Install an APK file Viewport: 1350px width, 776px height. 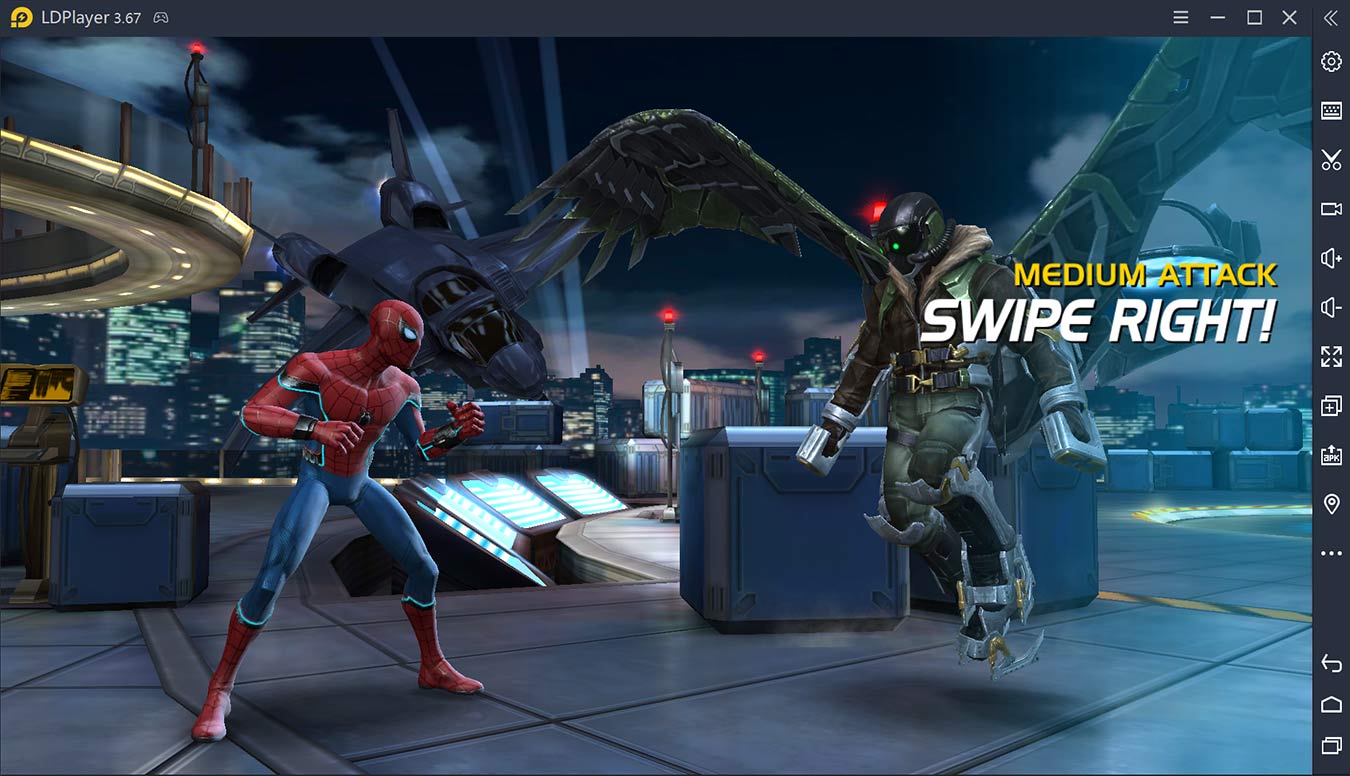(1330, 454)
